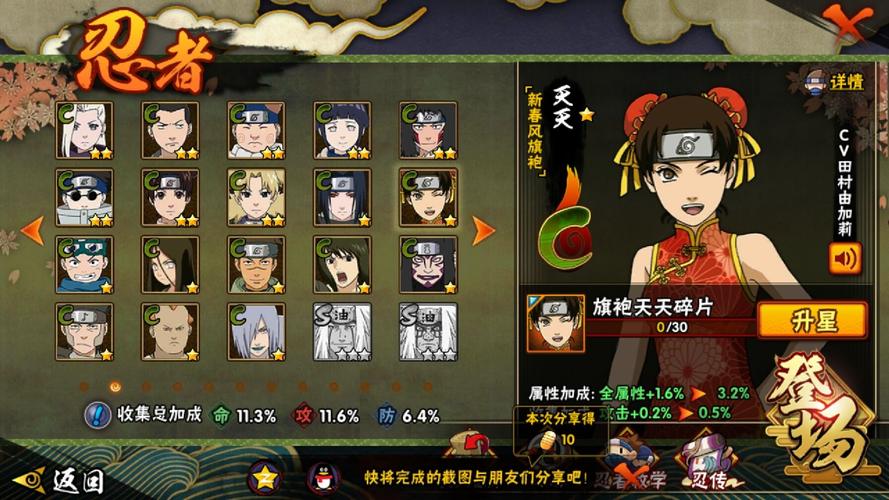Pick the silver-haired ninja portrait
Image resolution: width=889 pixels, height=500 pixels.
(x=256, y=331)
